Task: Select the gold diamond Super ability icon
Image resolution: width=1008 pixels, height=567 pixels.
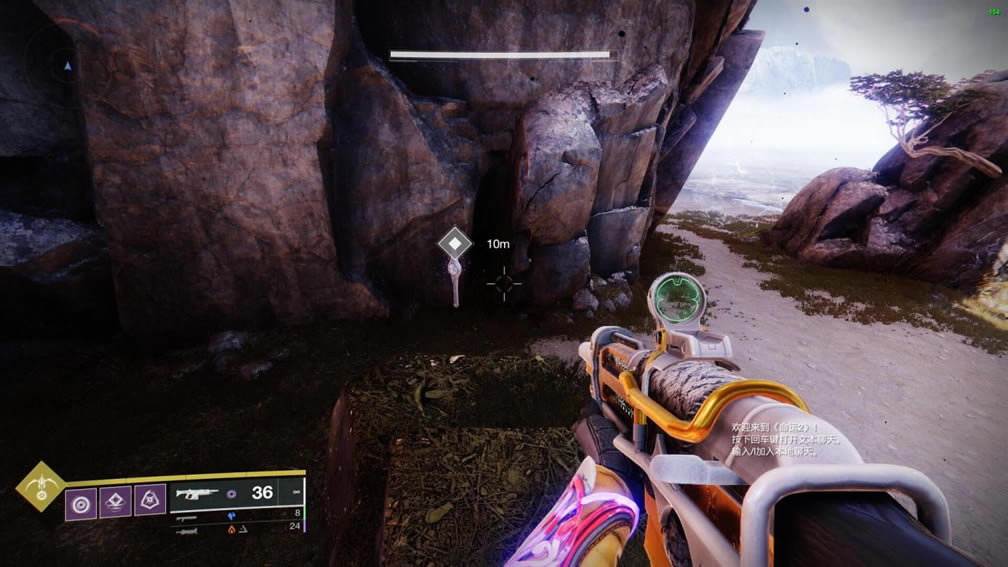Action: (x=41, y=486)
